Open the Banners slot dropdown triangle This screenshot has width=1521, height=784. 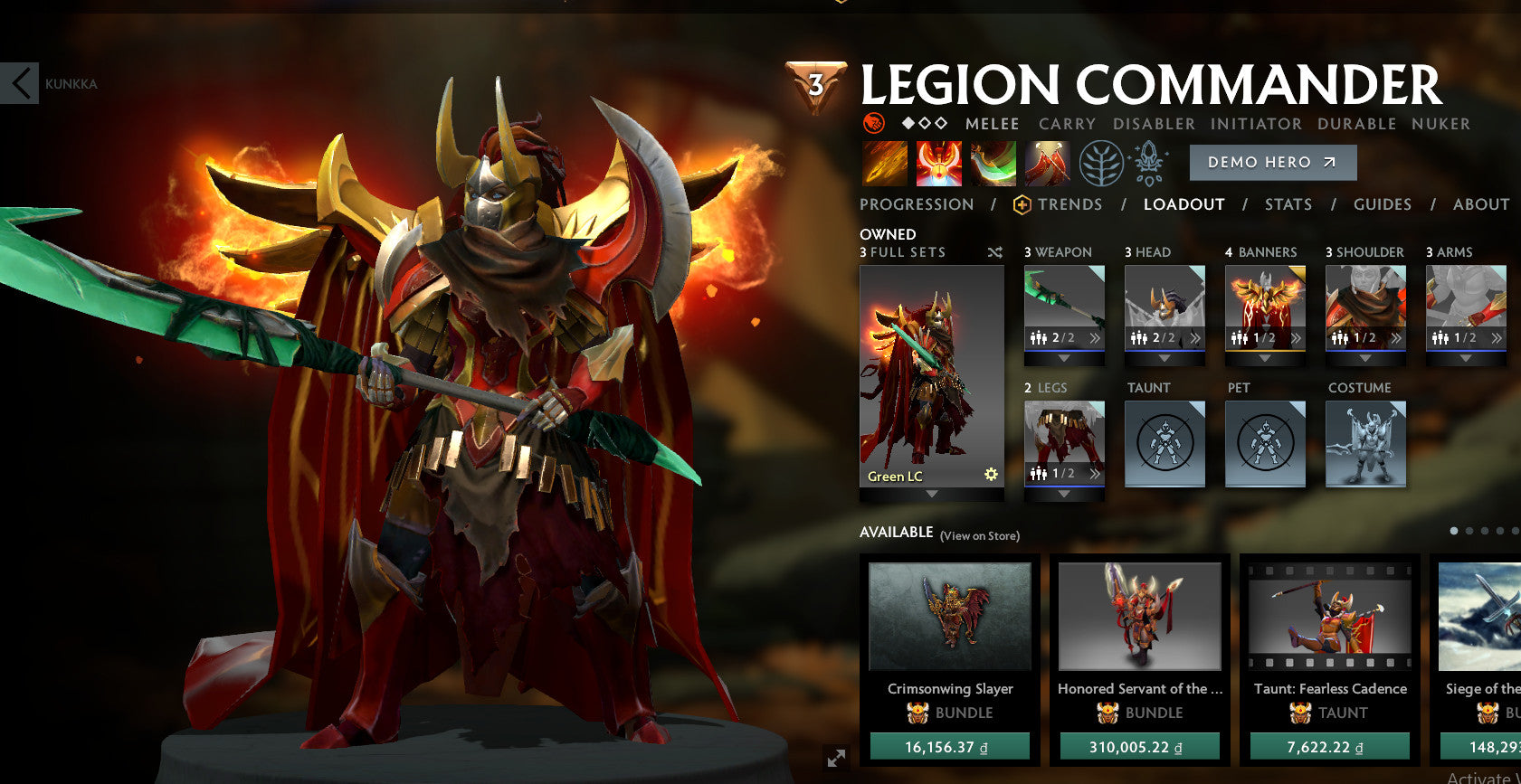point(1265,356)
